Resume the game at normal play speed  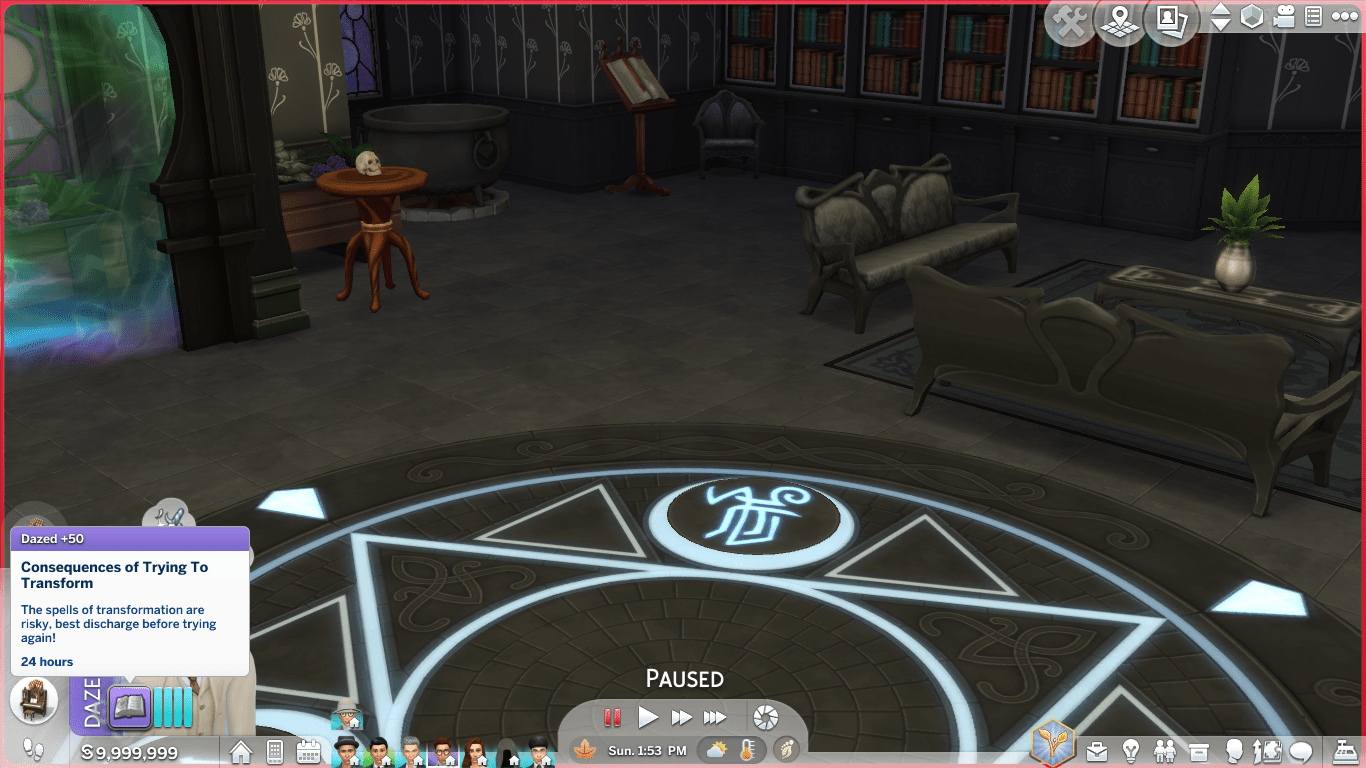pyautogui.click(x=648, y=717)
